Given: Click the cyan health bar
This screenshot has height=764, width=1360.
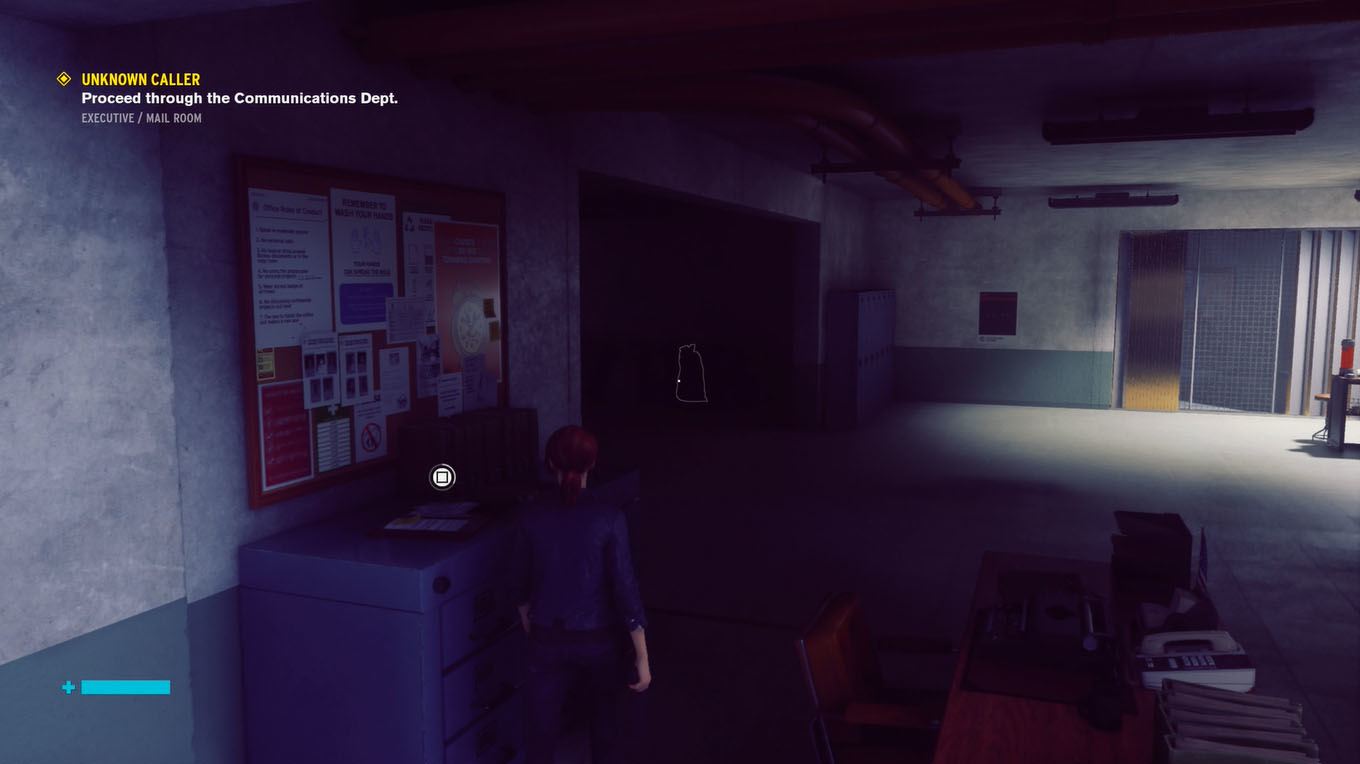Looking at the screenshot, I should (x=124, y=687).
